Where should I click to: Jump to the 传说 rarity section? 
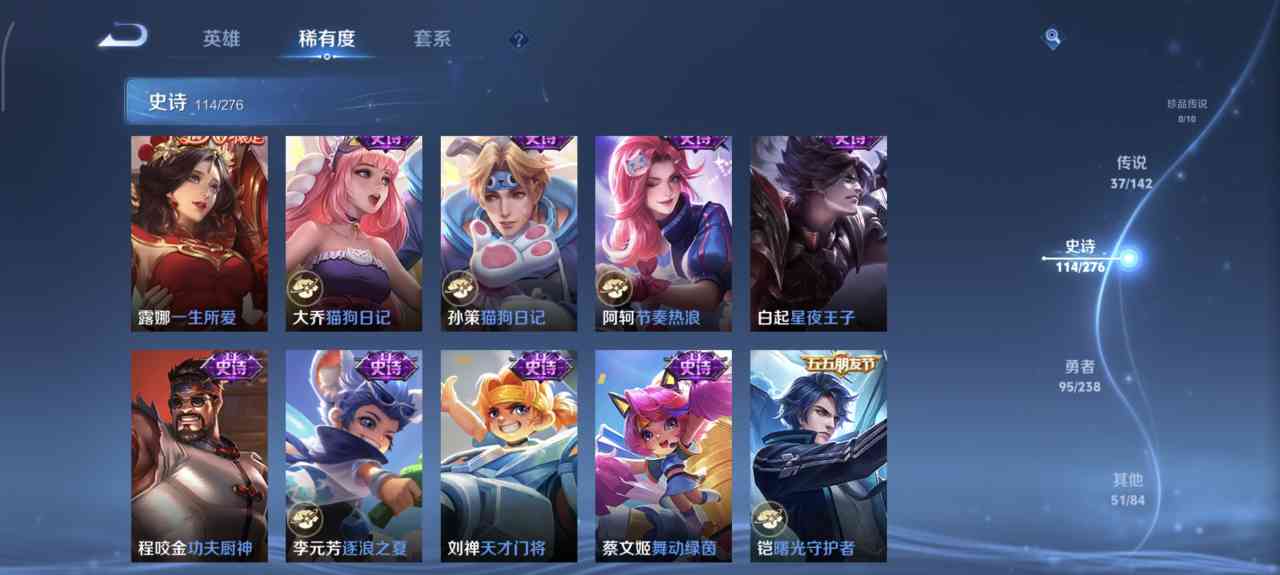pyautogui.click(x=1131, y=171)
